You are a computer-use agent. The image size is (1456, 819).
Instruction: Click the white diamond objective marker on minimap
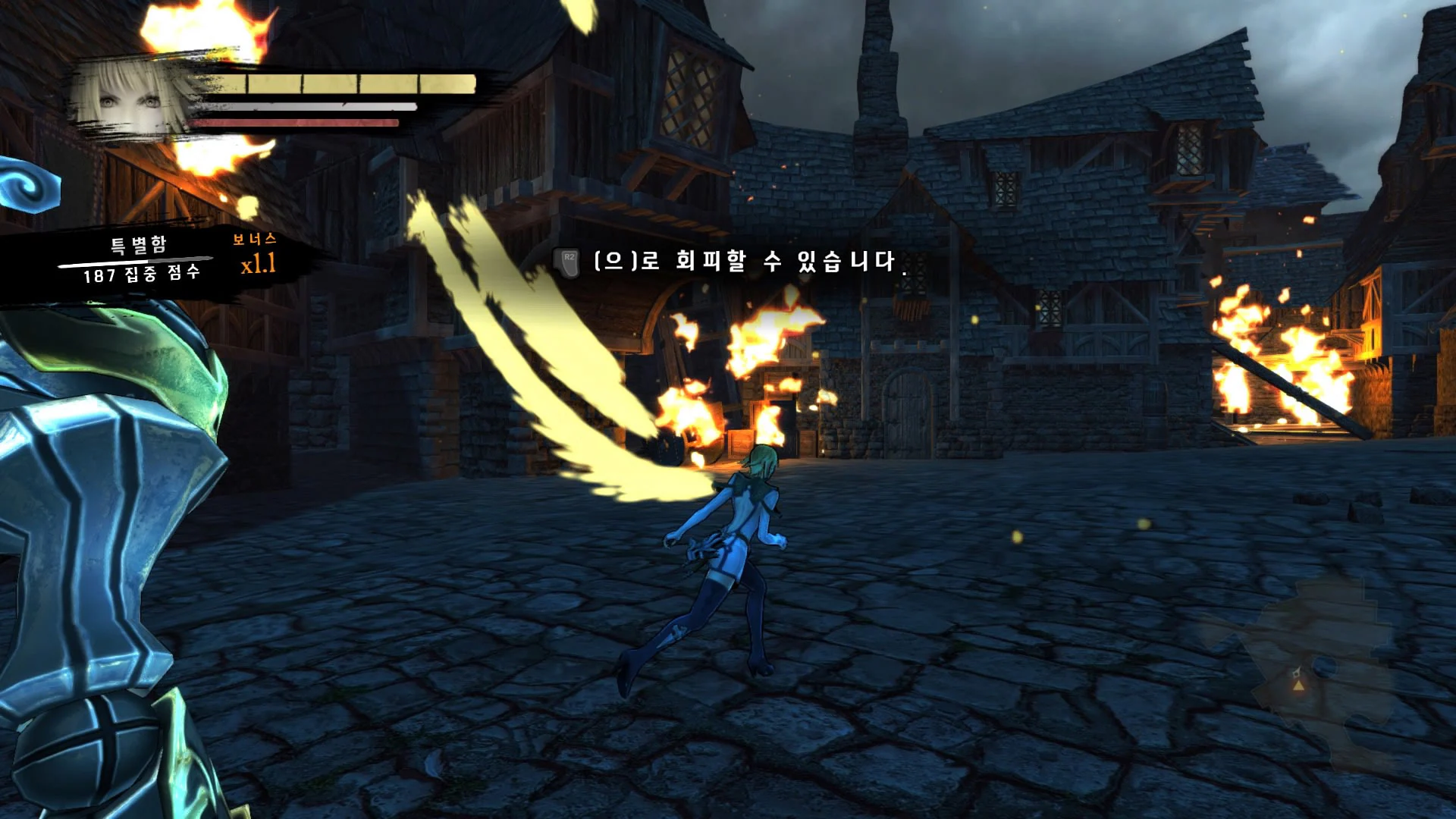tap(1296, 673)
